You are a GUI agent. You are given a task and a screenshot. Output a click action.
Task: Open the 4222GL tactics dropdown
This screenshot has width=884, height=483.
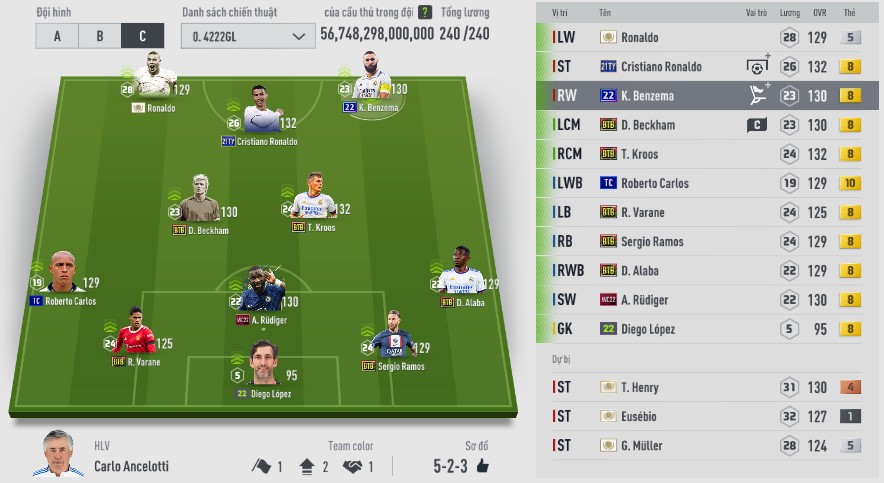(x=247, y=36)
